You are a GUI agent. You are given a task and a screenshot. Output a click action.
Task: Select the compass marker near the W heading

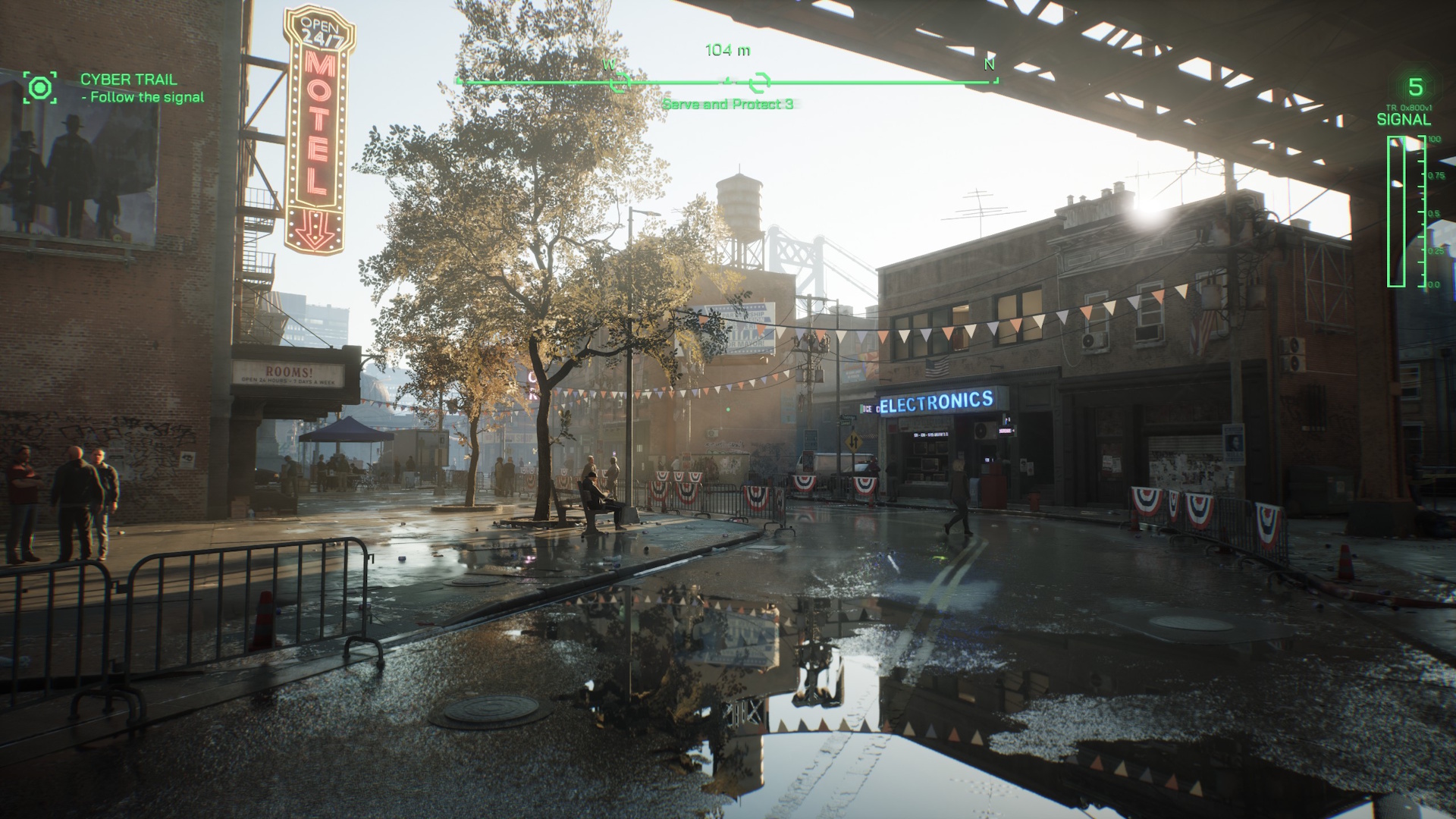[x=620, y=81]
